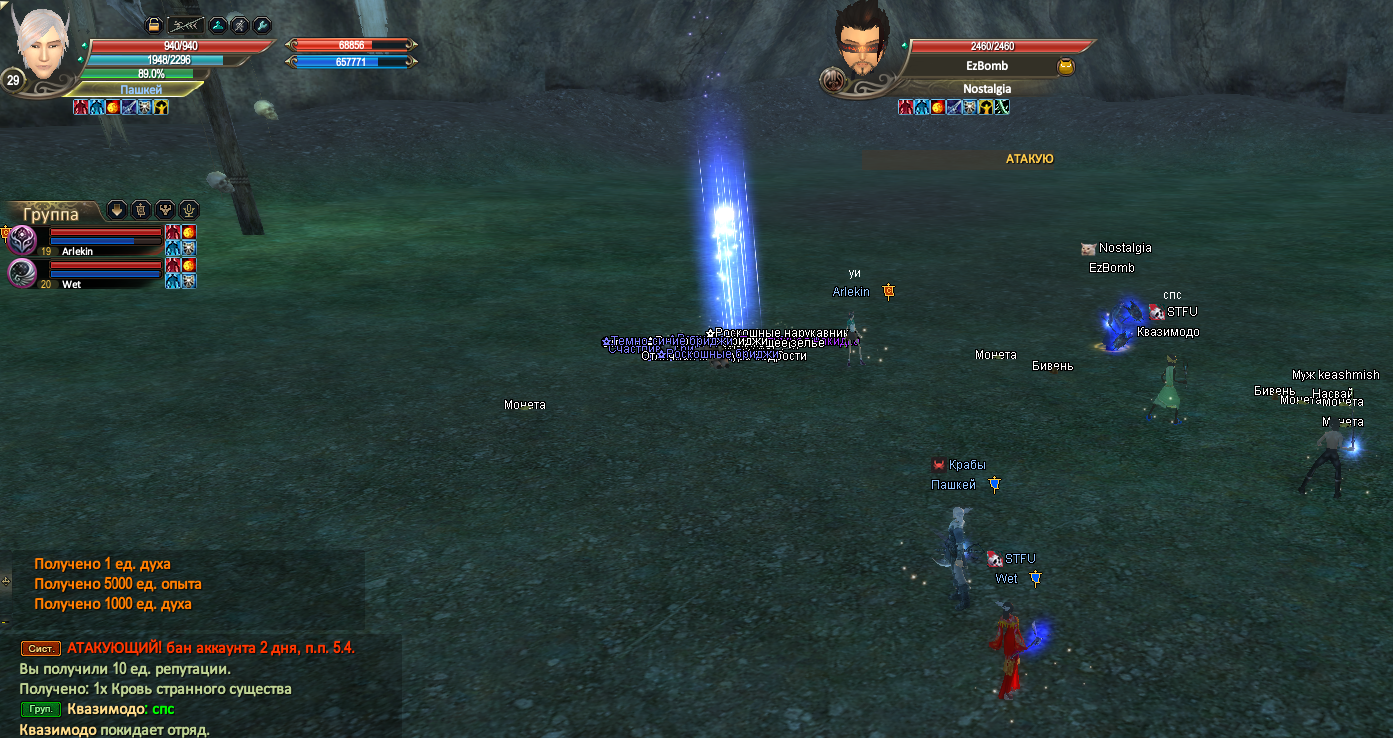
Task: Click the Группа panel header
Action: tap(51, 214)
